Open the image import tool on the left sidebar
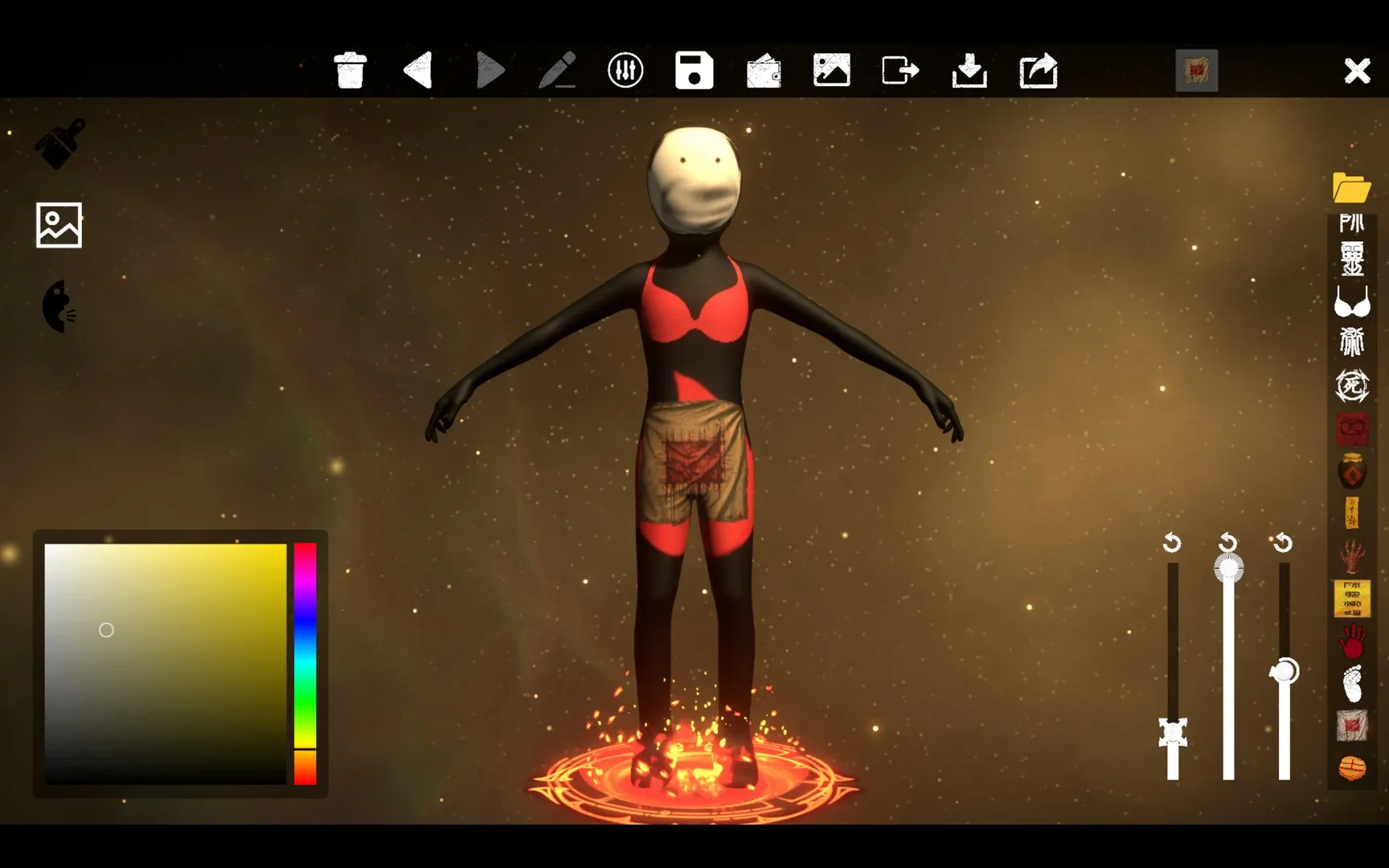 click(x=58, y=226)
